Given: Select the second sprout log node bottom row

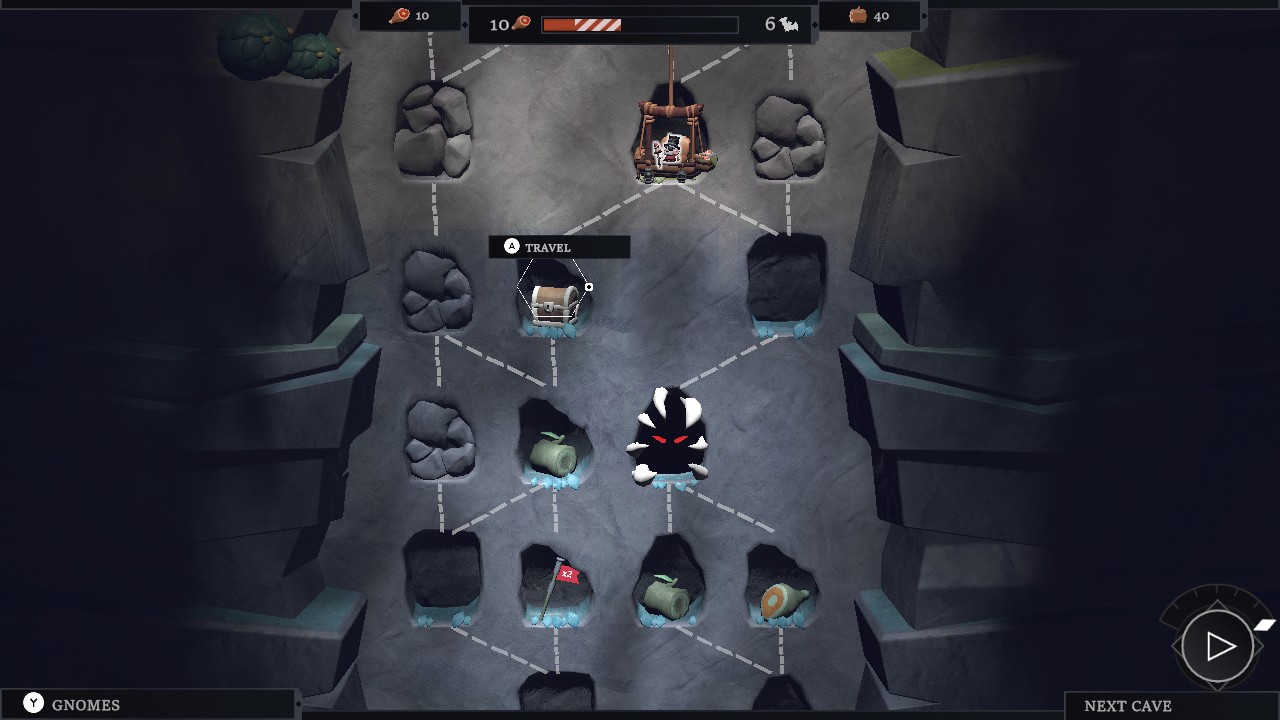Looking at the screenshot, I should [670, 595].
